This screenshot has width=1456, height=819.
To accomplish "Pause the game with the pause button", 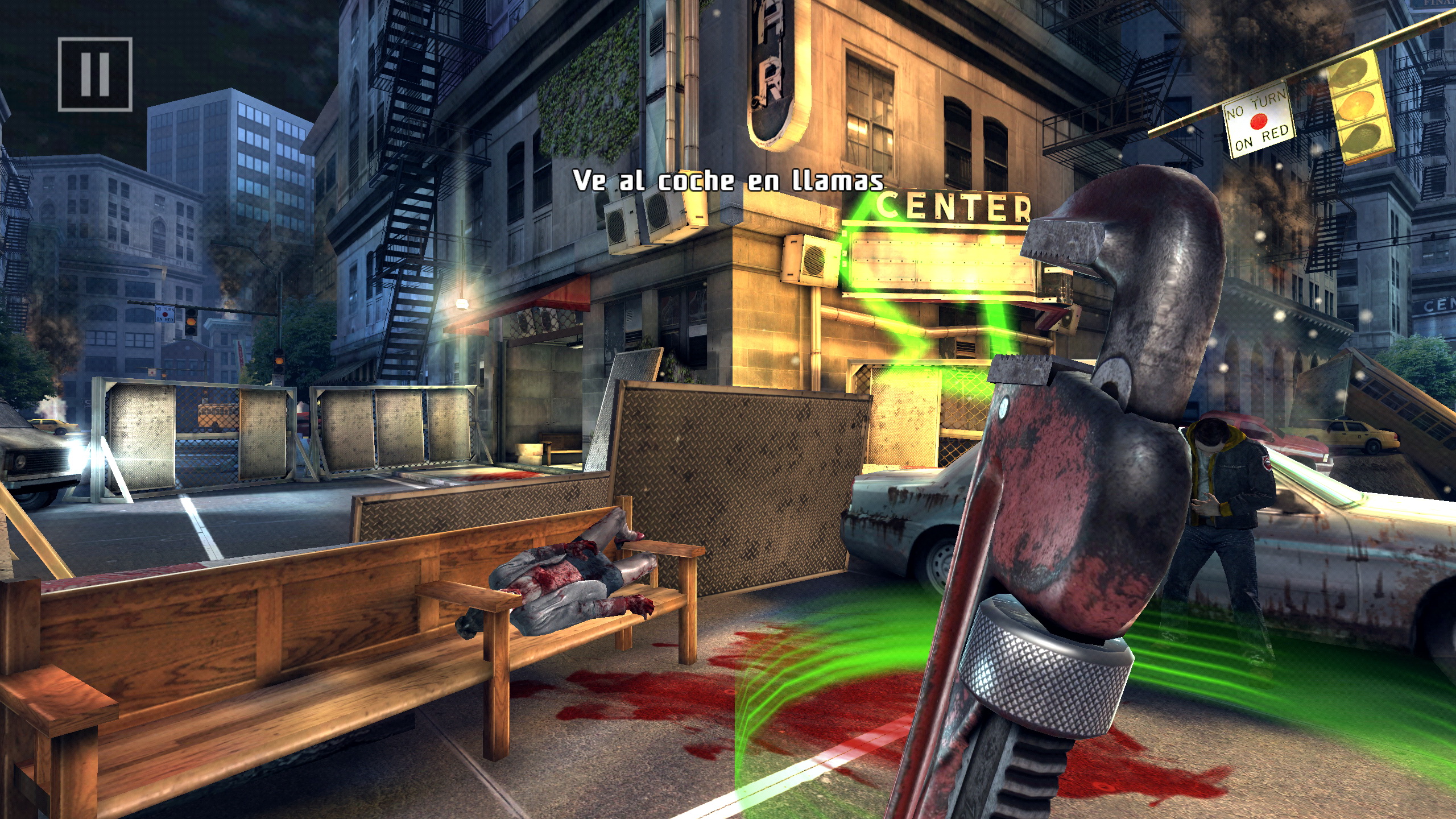I will click(x=95, y=75).
